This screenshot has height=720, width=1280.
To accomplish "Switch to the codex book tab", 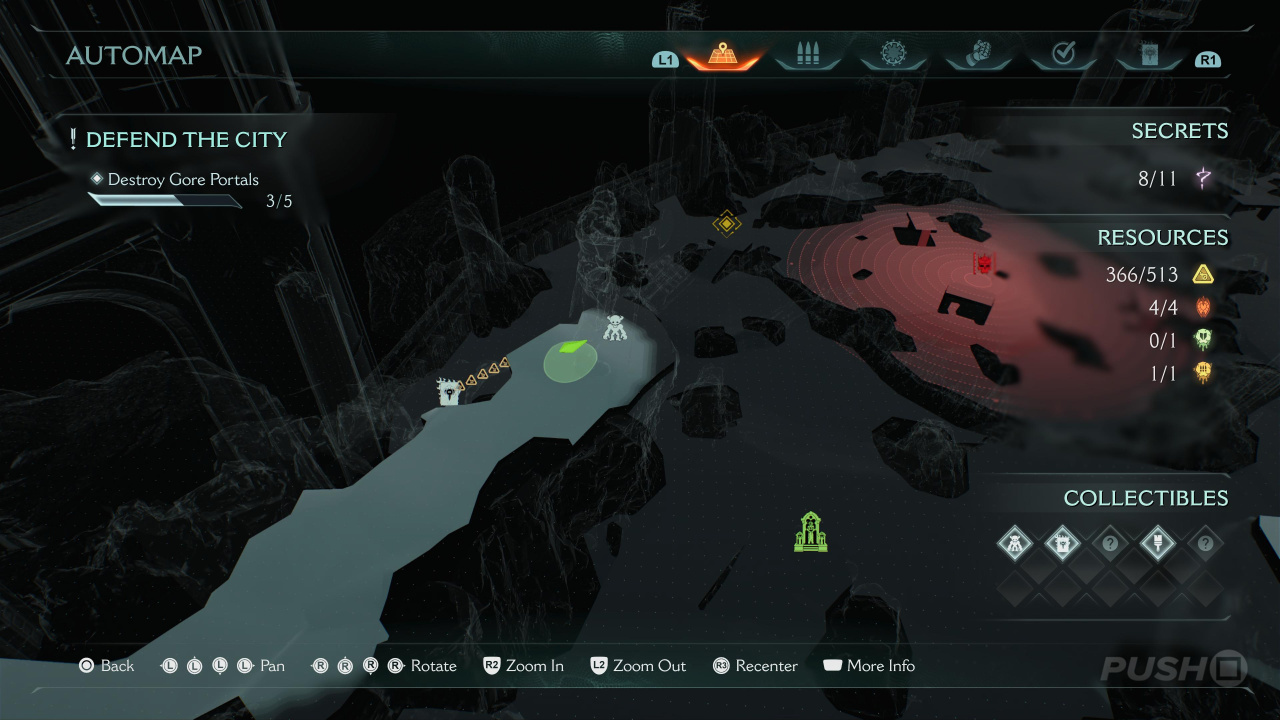I will pos(1148,55).
